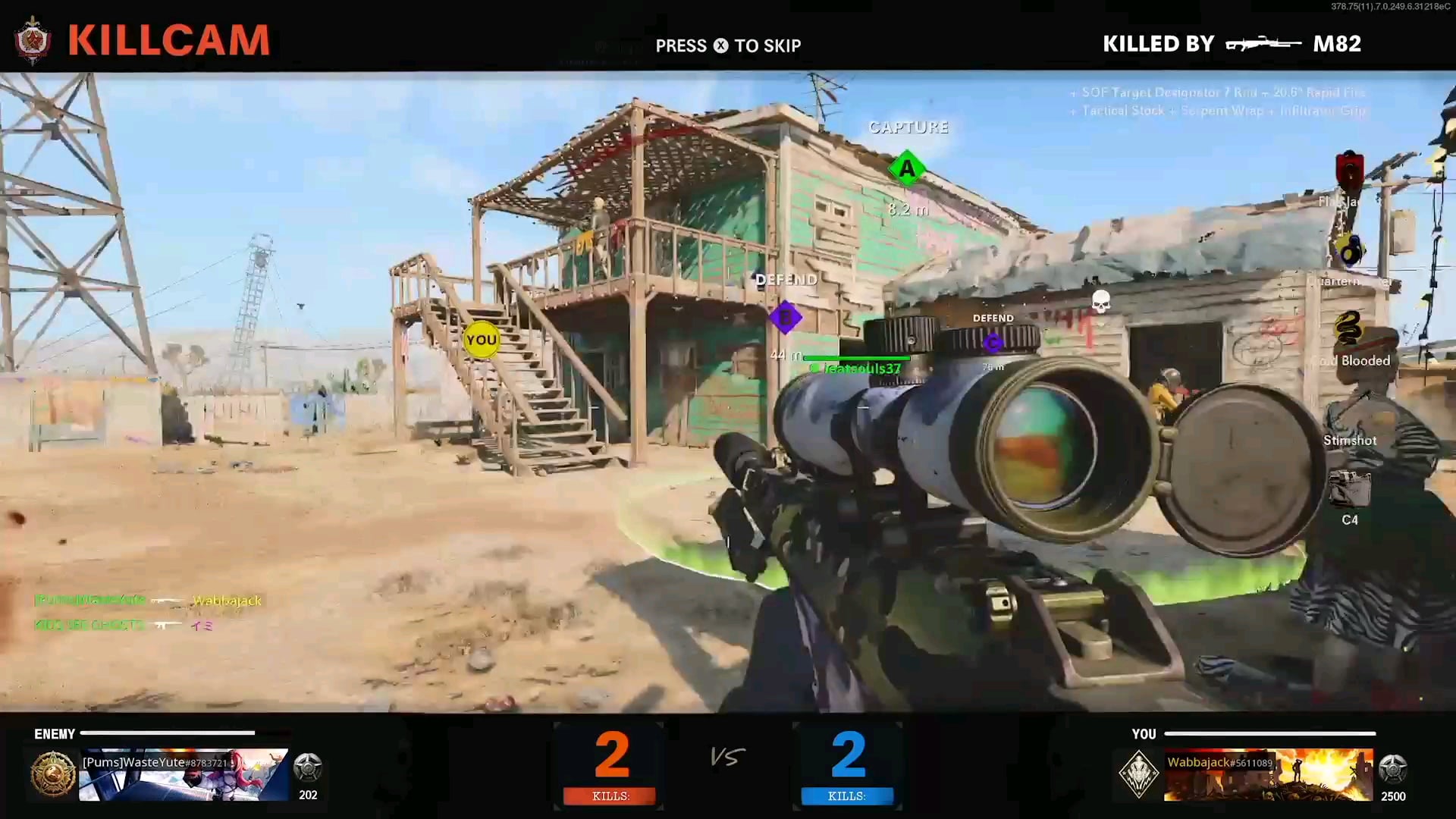Image resolution: width=1456 pixels, height=819 pixels.
Task: Select the green A capture objective marker
Action: (907, 168)
